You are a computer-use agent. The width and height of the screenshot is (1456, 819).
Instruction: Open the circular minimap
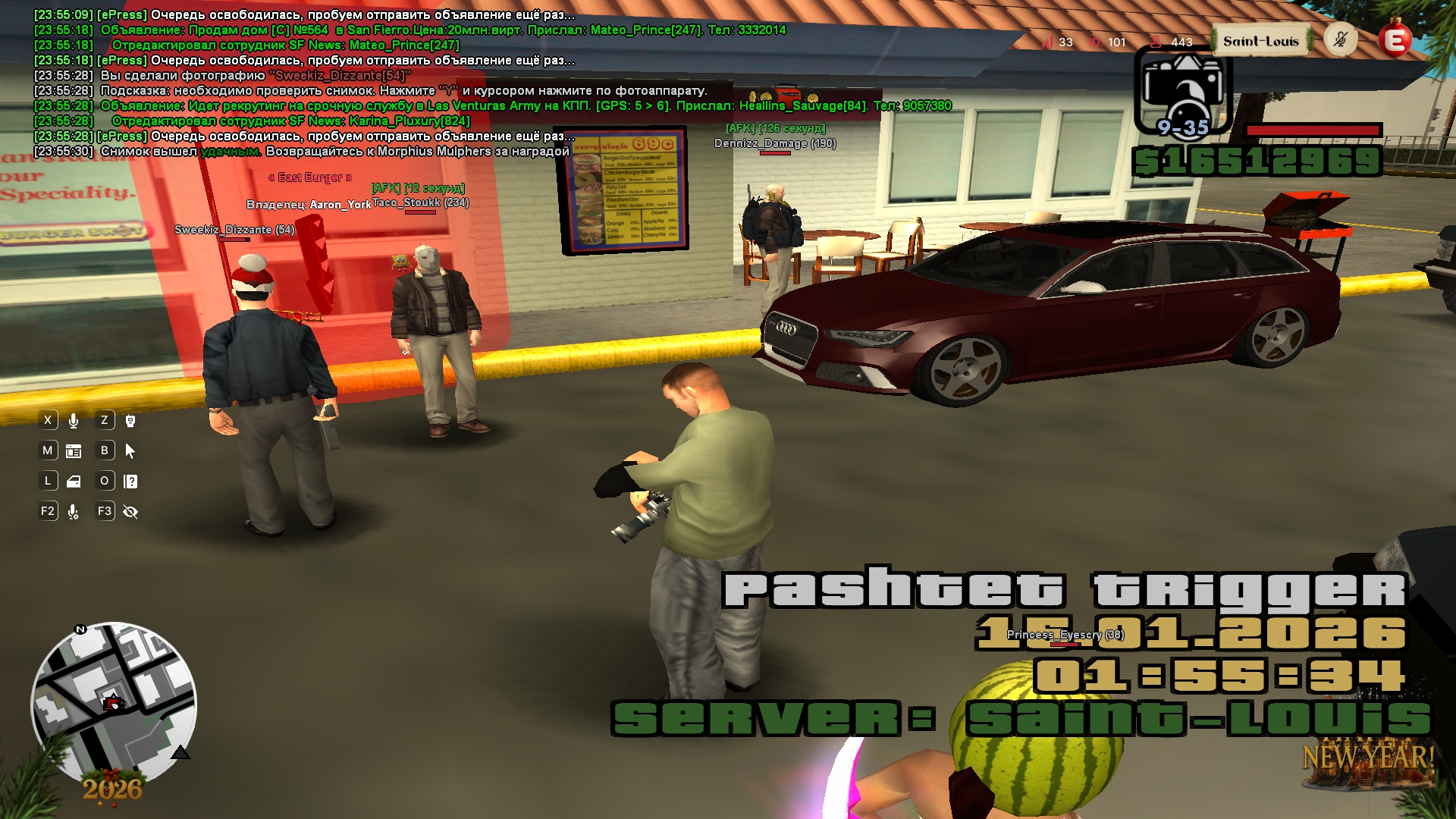114,704
